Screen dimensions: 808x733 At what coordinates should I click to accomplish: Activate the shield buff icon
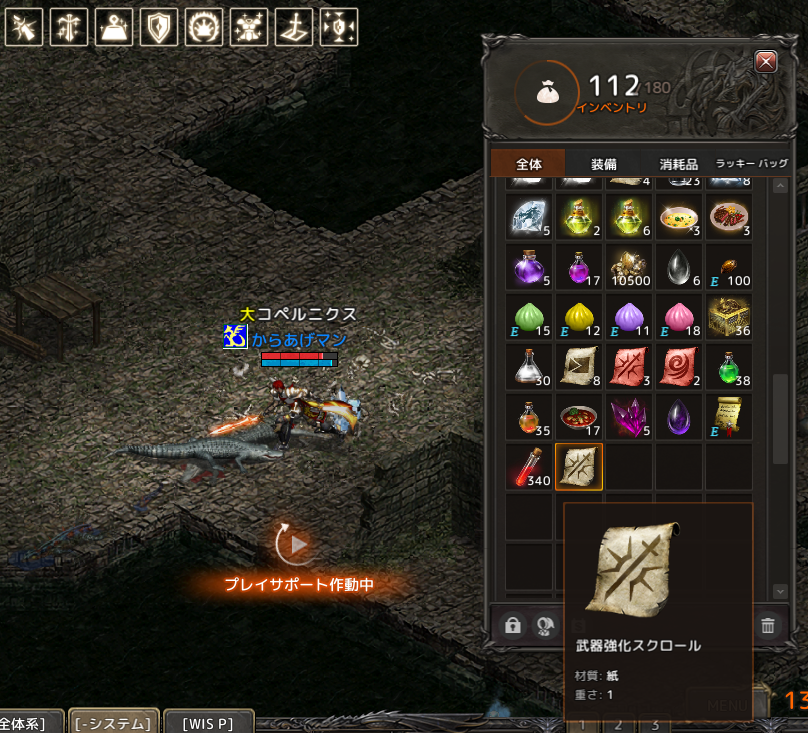pyautogui.click(x=159, y=28)
